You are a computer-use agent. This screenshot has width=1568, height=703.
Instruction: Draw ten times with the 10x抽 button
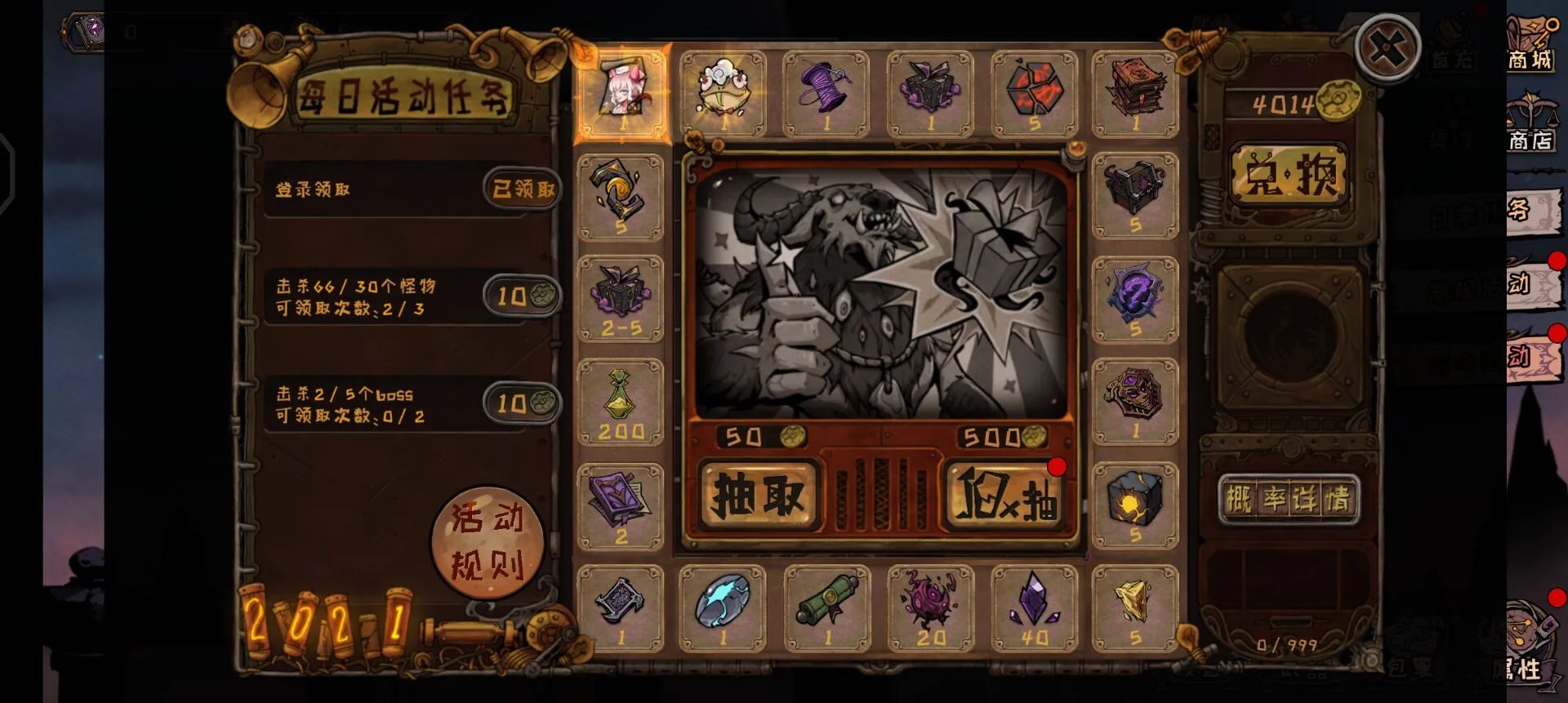pos(1006,496)
